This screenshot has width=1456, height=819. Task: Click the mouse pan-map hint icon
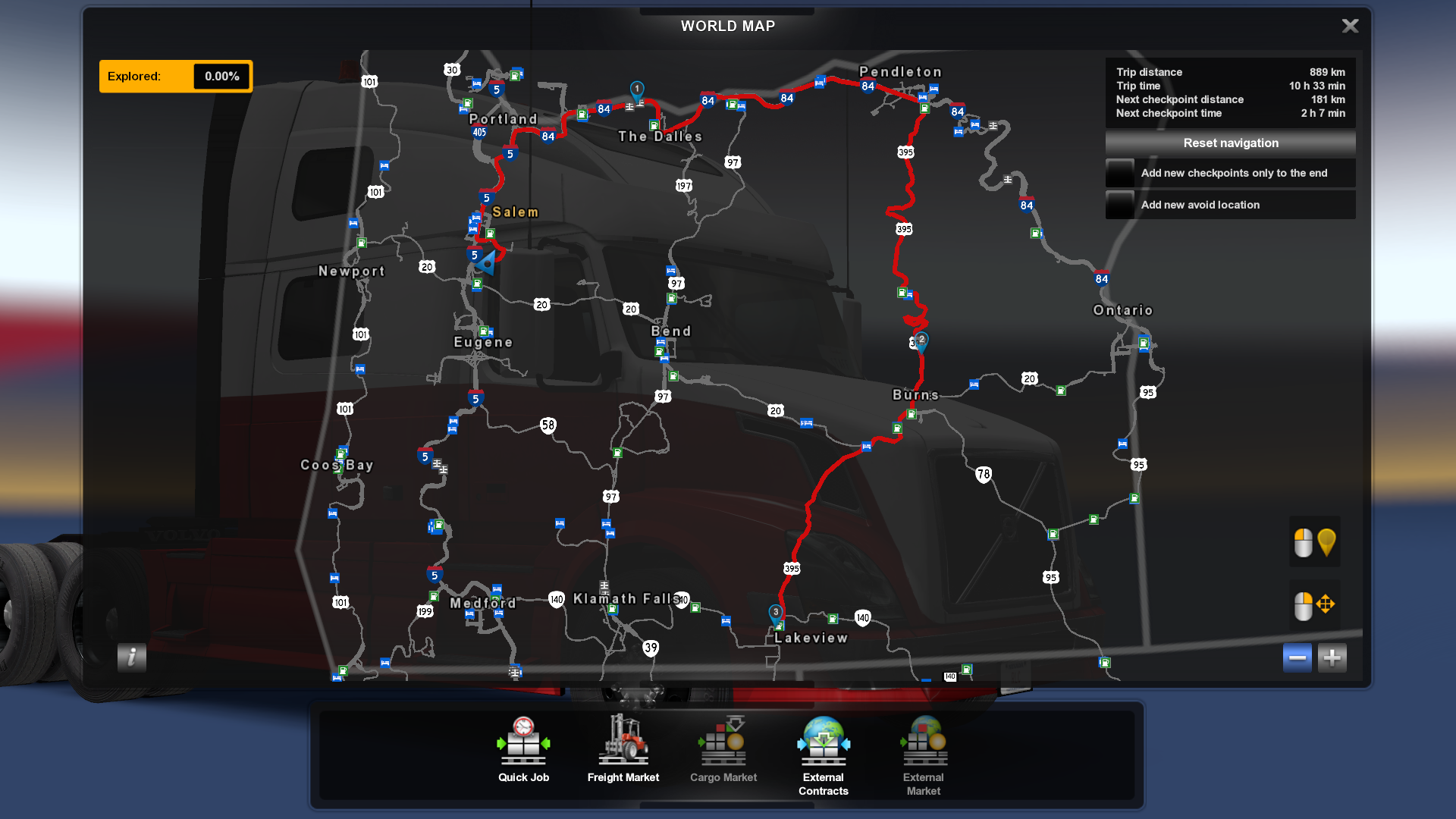coord(1315,604)
